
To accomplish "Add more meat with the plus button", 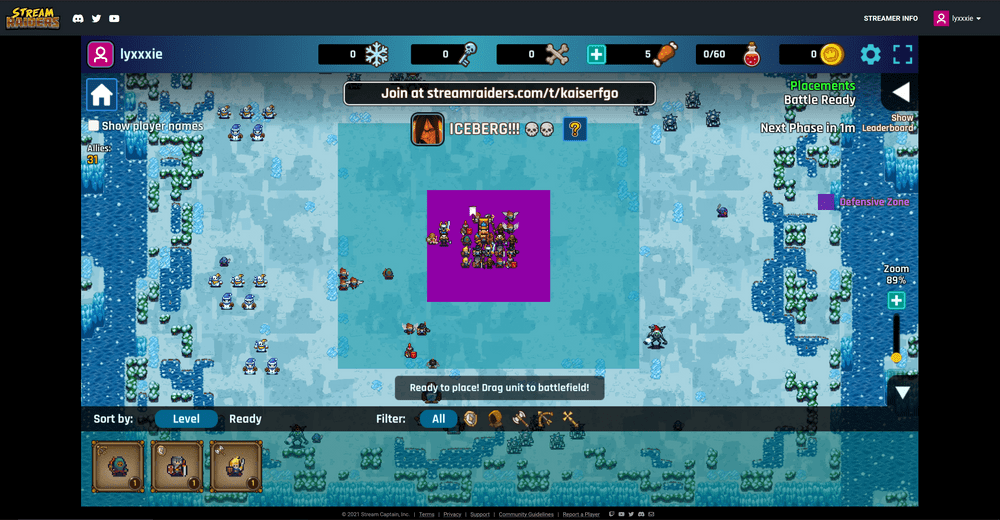I will tap(596, 55).
